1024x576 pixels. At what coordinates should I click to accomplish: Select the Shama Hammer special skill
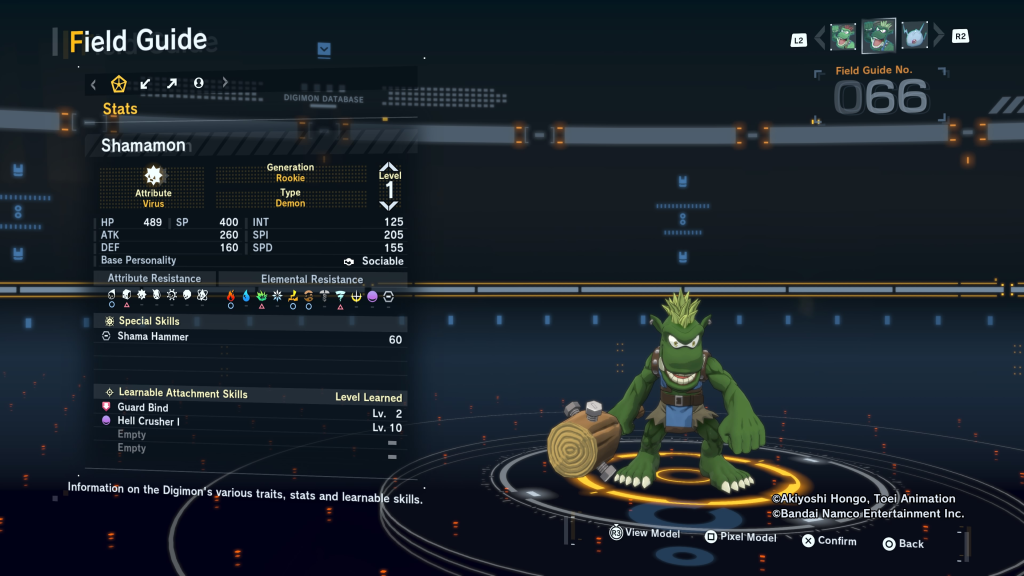point(153,338)
